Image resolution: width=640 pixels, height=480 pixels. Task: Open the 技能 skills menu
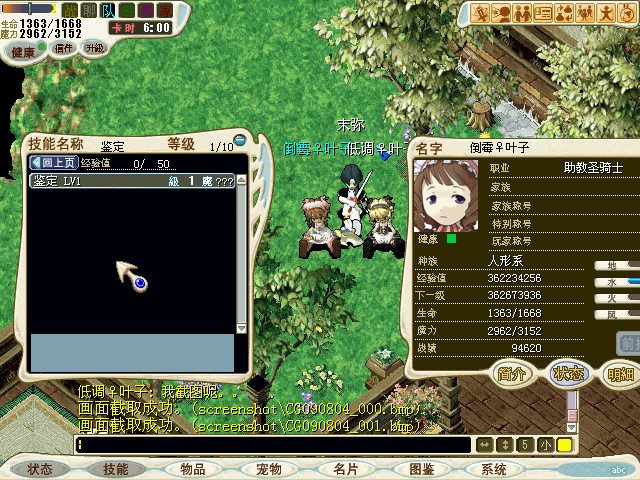coord(116,468)
